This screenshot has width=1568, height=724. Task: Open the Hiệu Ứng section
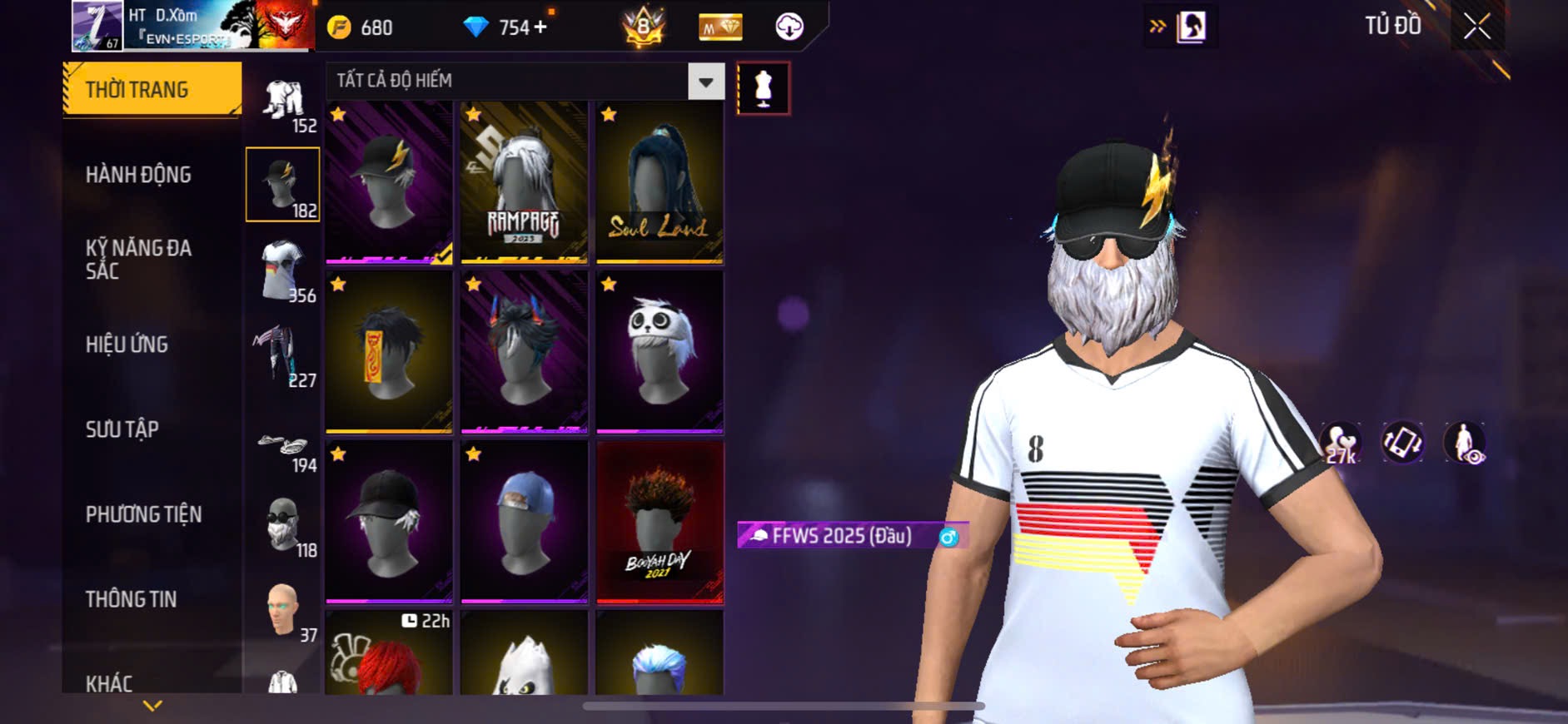tap(127, 344)
